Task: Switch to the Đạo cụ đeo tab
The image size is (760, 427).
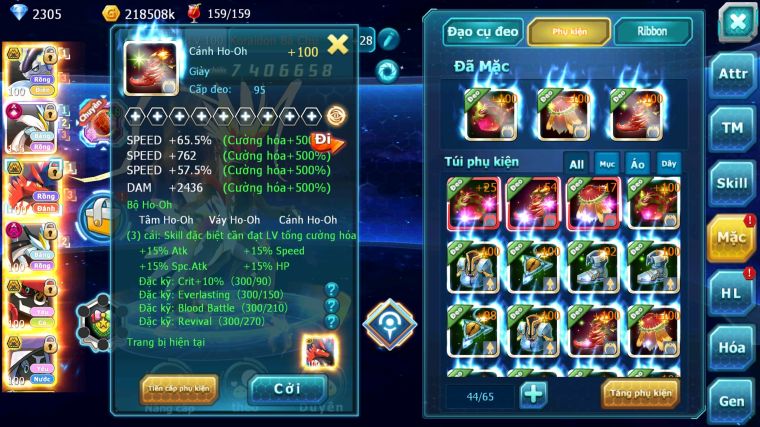Action: [x=484, y=32]
